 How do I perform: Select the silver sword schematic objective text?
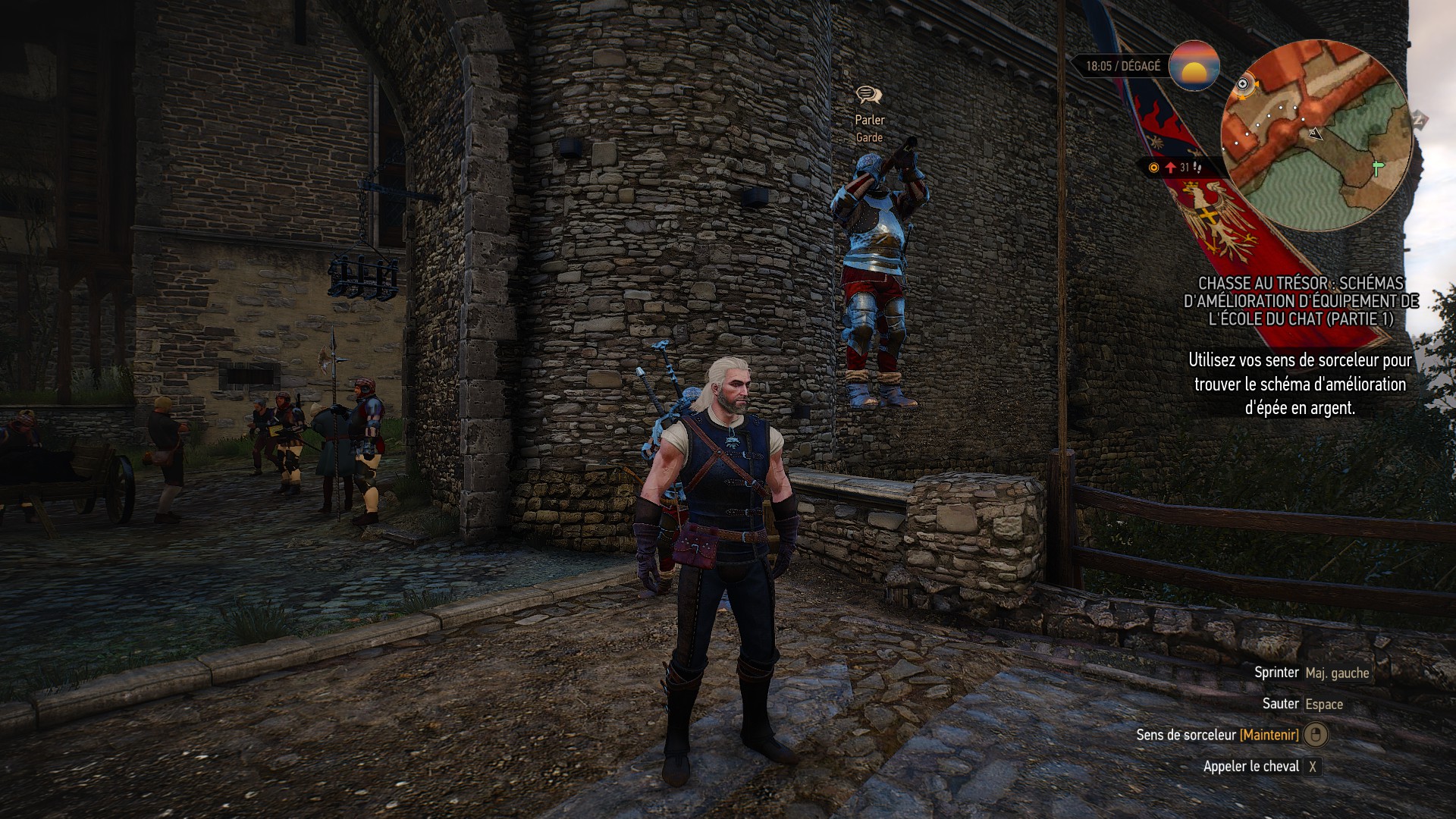1300,384
